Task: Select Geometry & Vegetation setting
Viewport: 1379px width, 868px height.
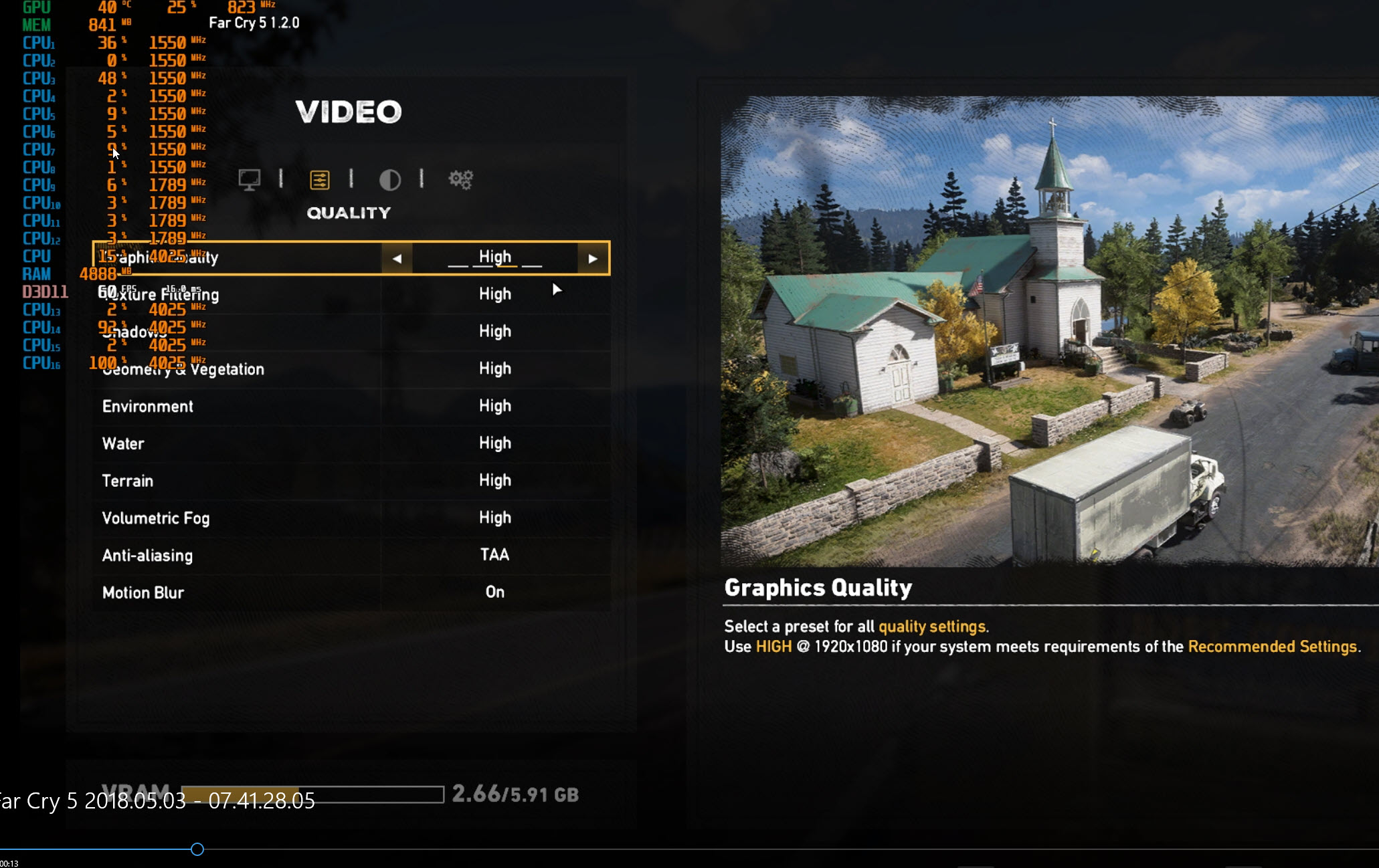Action: (x=351, y=369)
